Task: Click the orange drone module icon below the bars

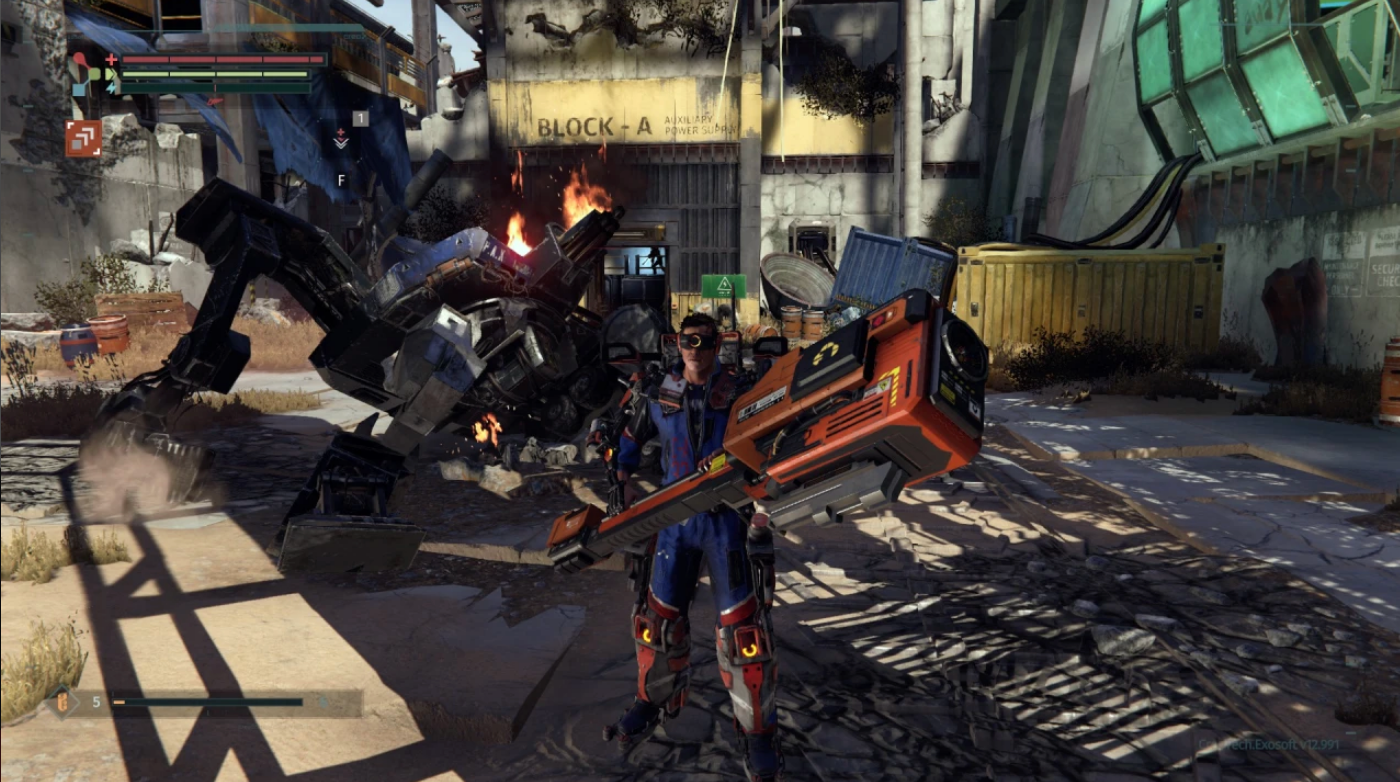Action: (x=82, y=137)
